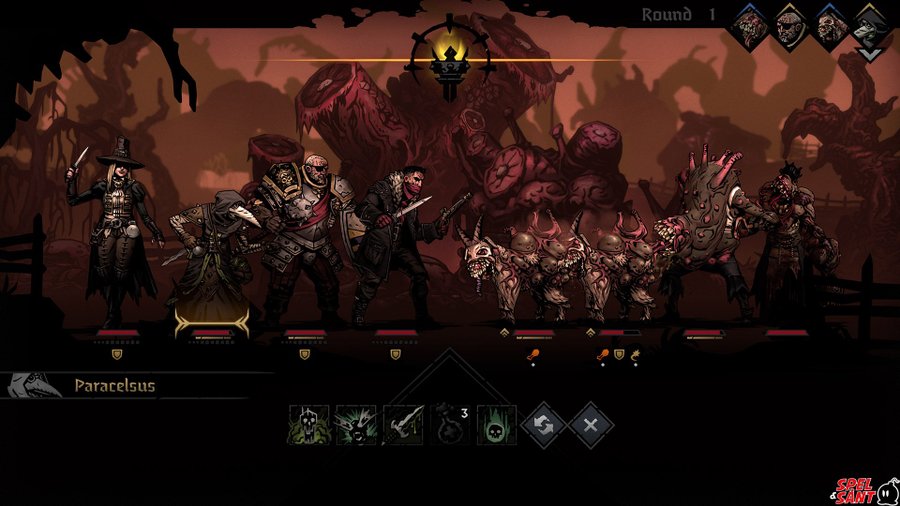
Task: Select the armored hero with the skull shoulder plate
Action: (x=300, y=240)
